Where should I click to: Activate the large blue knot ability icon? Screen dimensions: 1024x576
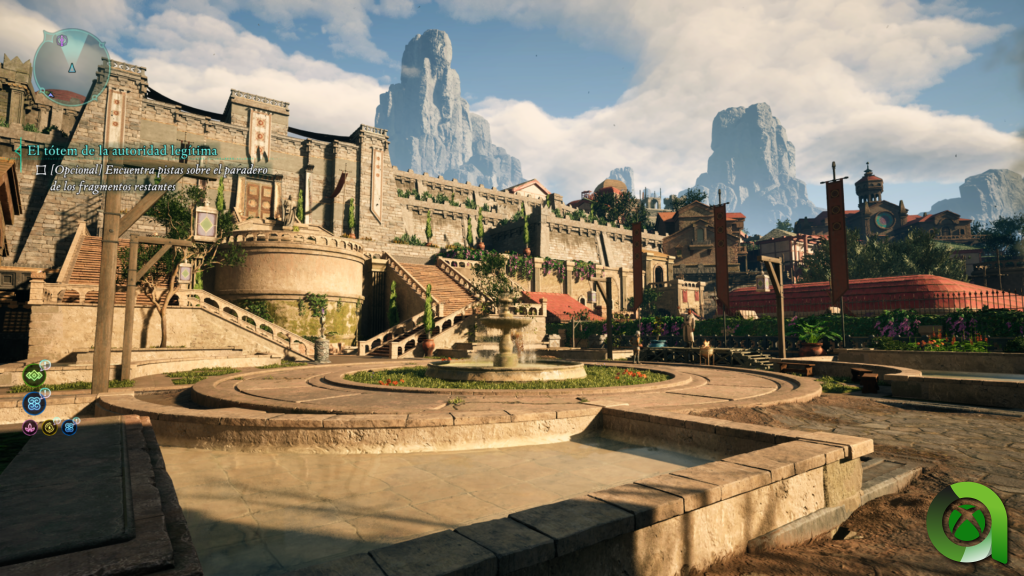click(34, 403)
